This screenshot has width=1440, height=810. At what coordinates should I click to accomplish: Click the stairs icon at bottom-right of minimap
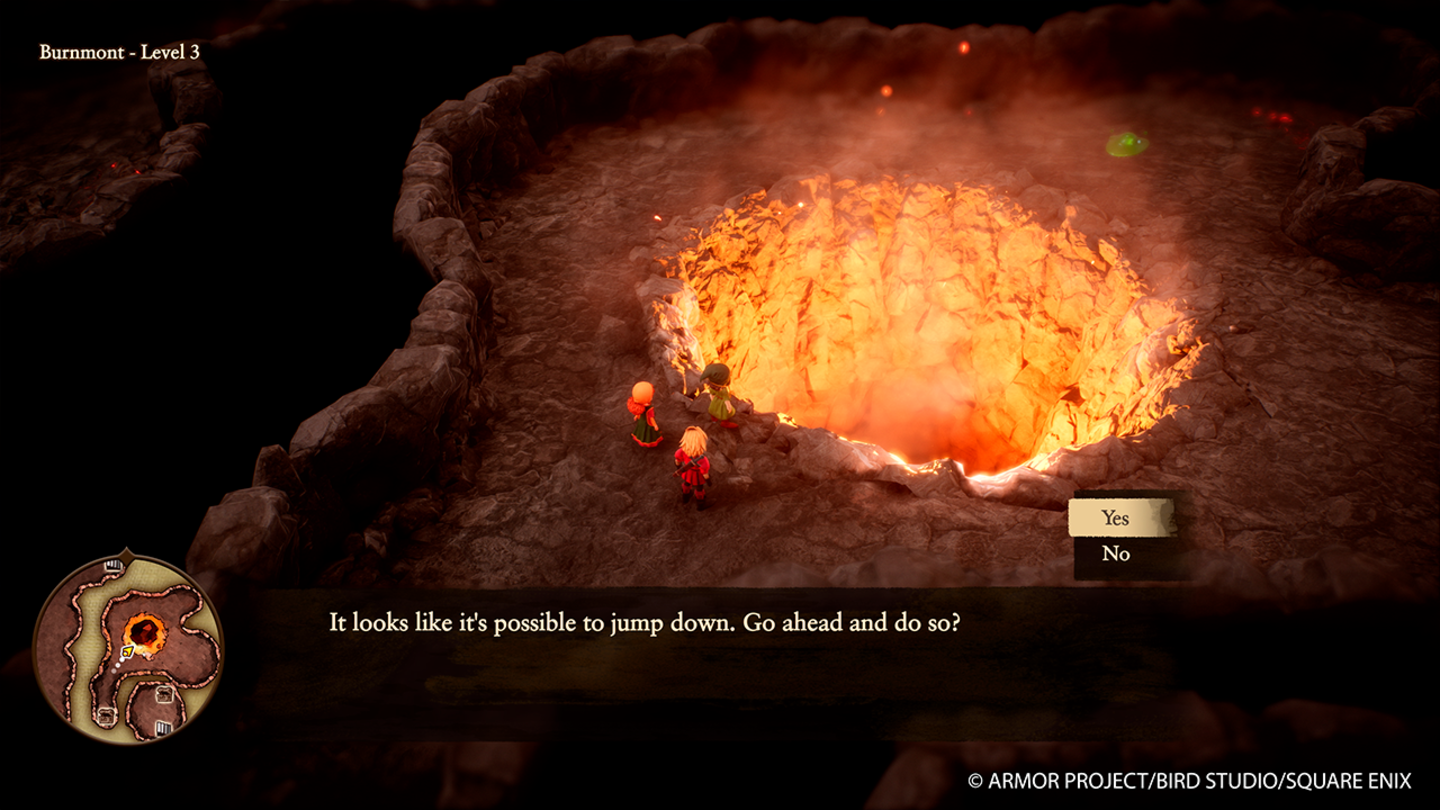[163, 728]
